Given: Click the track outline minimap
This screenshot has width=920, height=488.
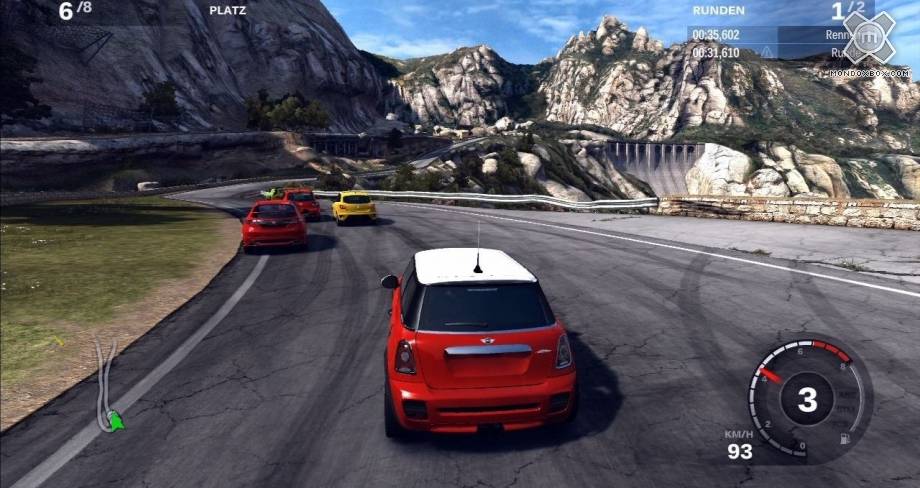Looking at the screenshot, I should click(103, 380).
